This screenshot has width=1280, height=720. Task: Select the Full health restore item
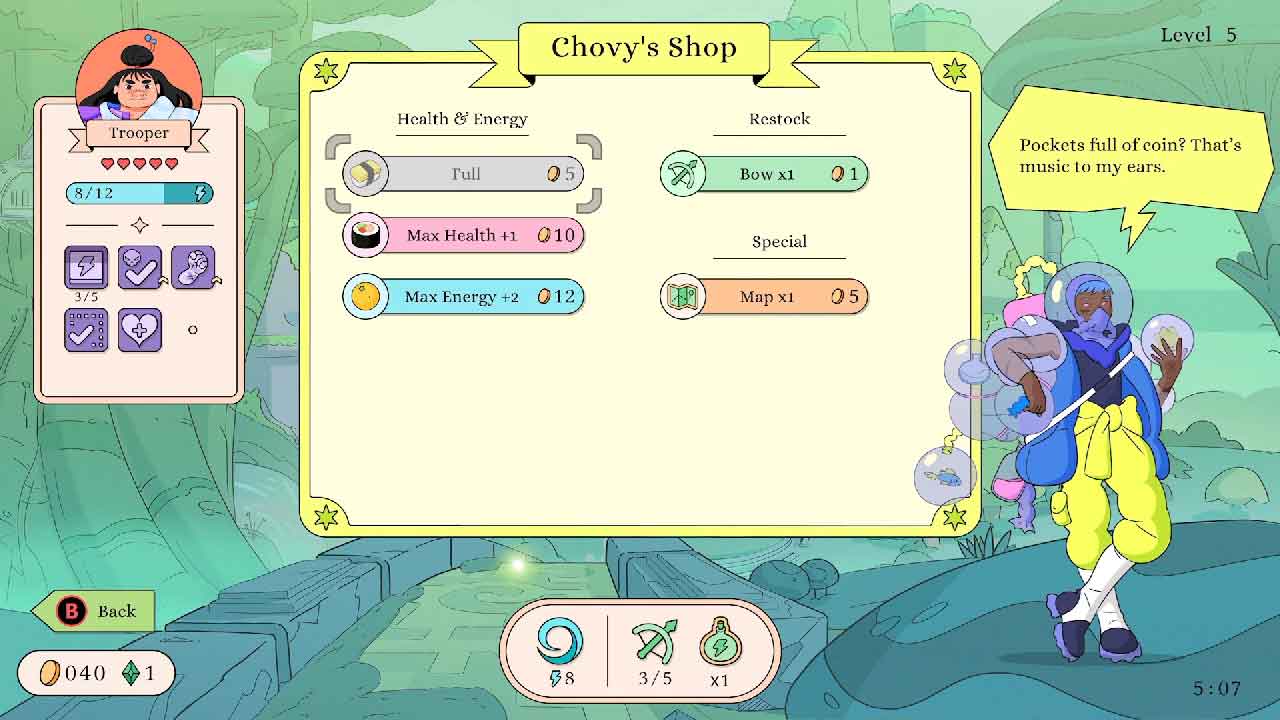[x=464, y=174]
